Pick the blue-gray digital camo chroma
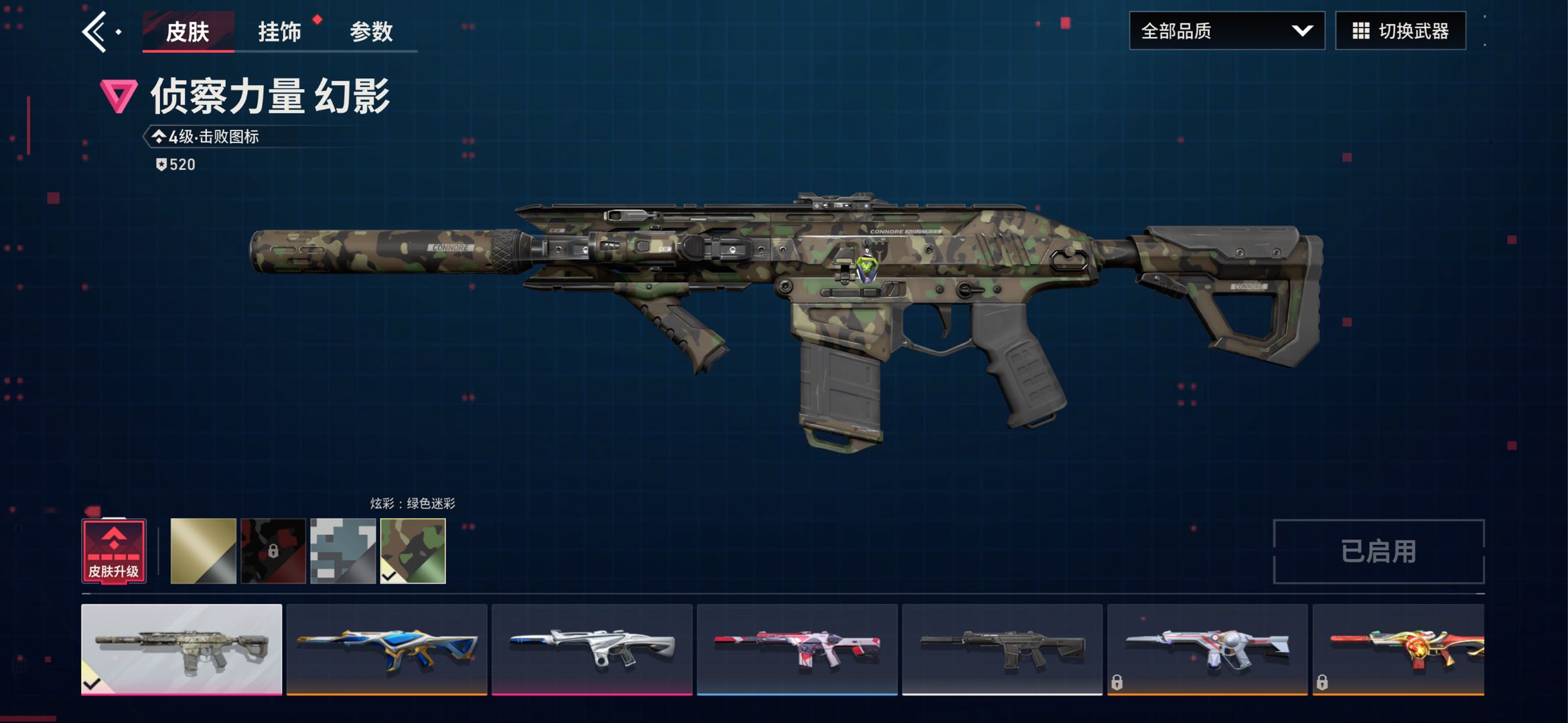 [343, 551]
